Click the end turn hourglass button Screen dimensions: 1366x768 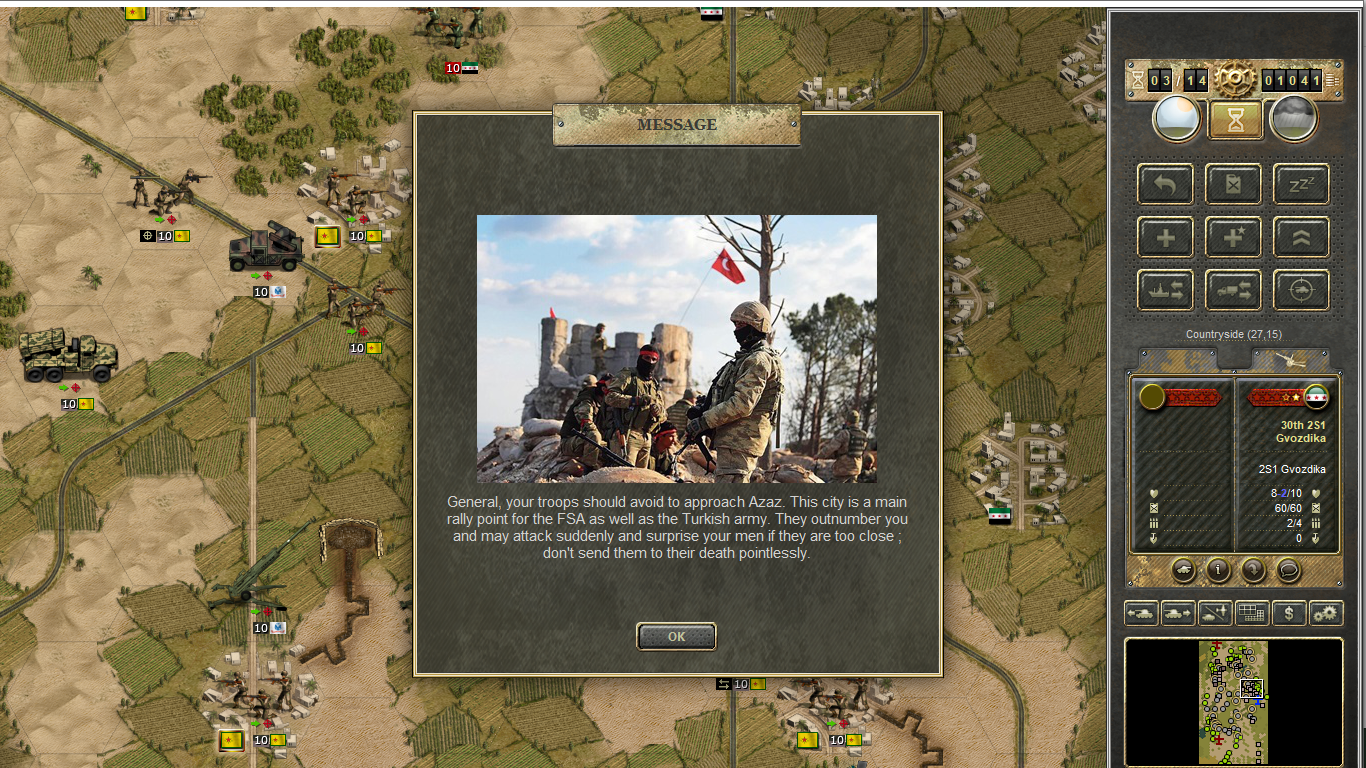(1235, 119)
